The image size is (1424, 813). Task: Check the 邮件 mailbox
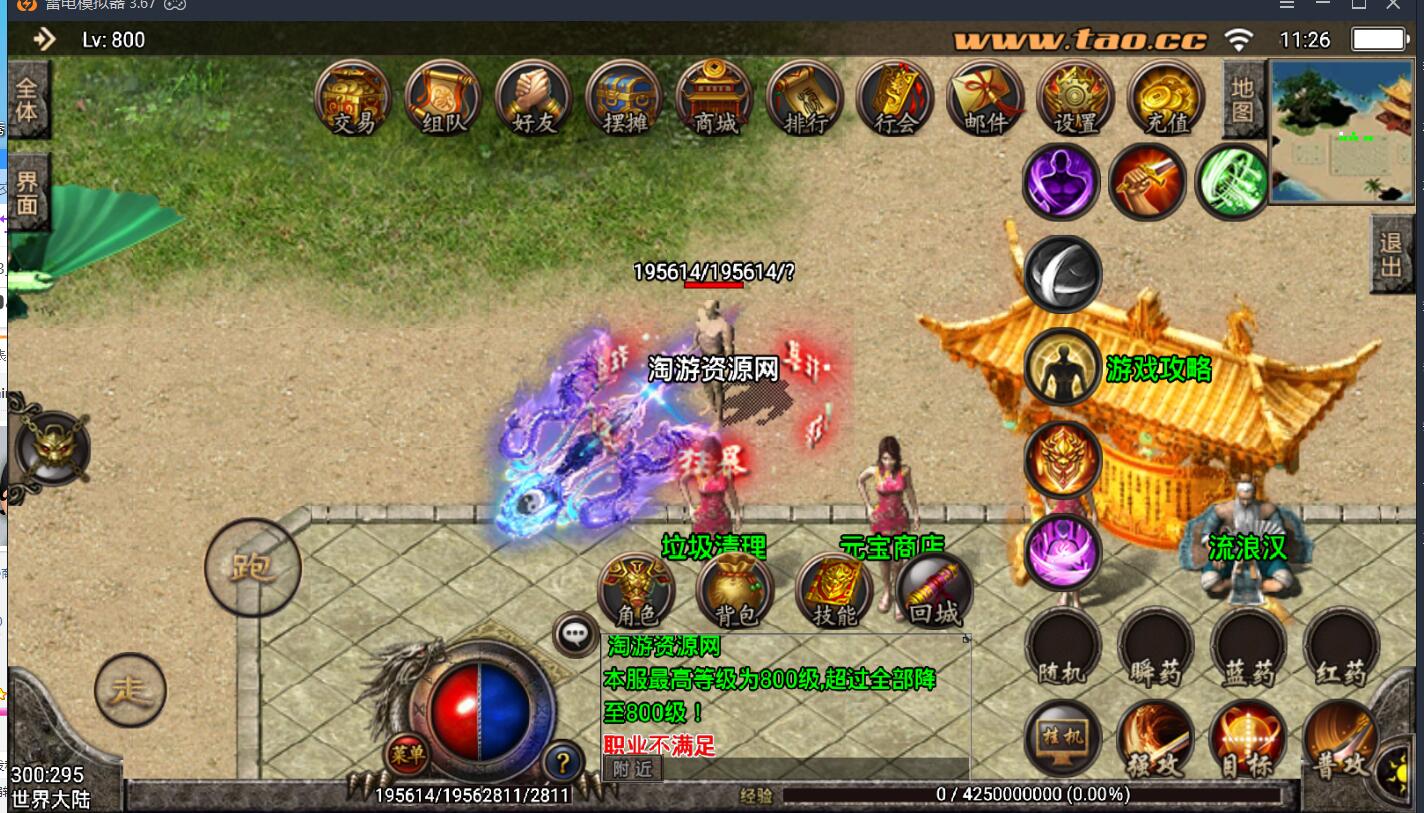tap(985, 98)
